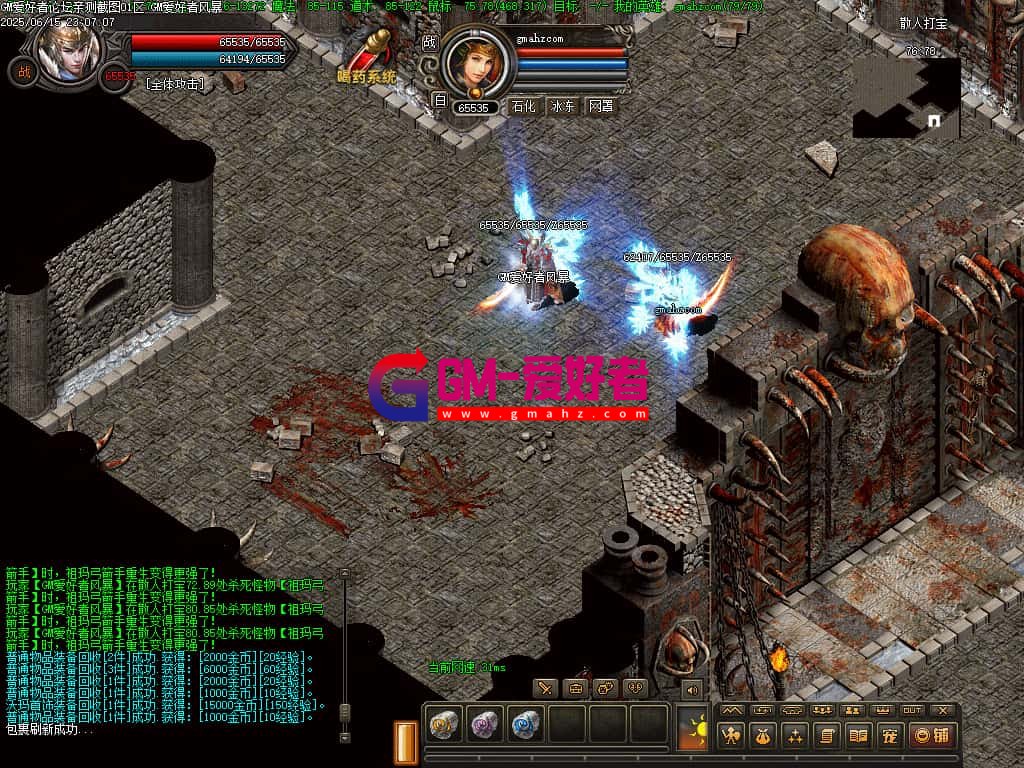Open the character warrior icon panel
1024x768 pixels.
[x=732, y=737]
